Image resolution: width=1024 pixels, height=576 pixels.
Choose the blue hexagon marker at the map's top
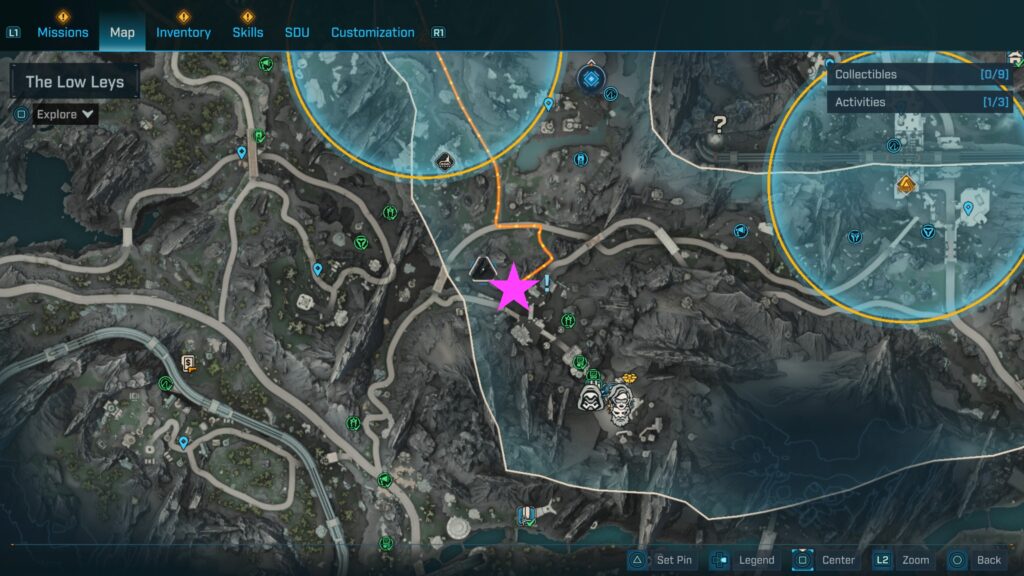[x=591, y=76]
